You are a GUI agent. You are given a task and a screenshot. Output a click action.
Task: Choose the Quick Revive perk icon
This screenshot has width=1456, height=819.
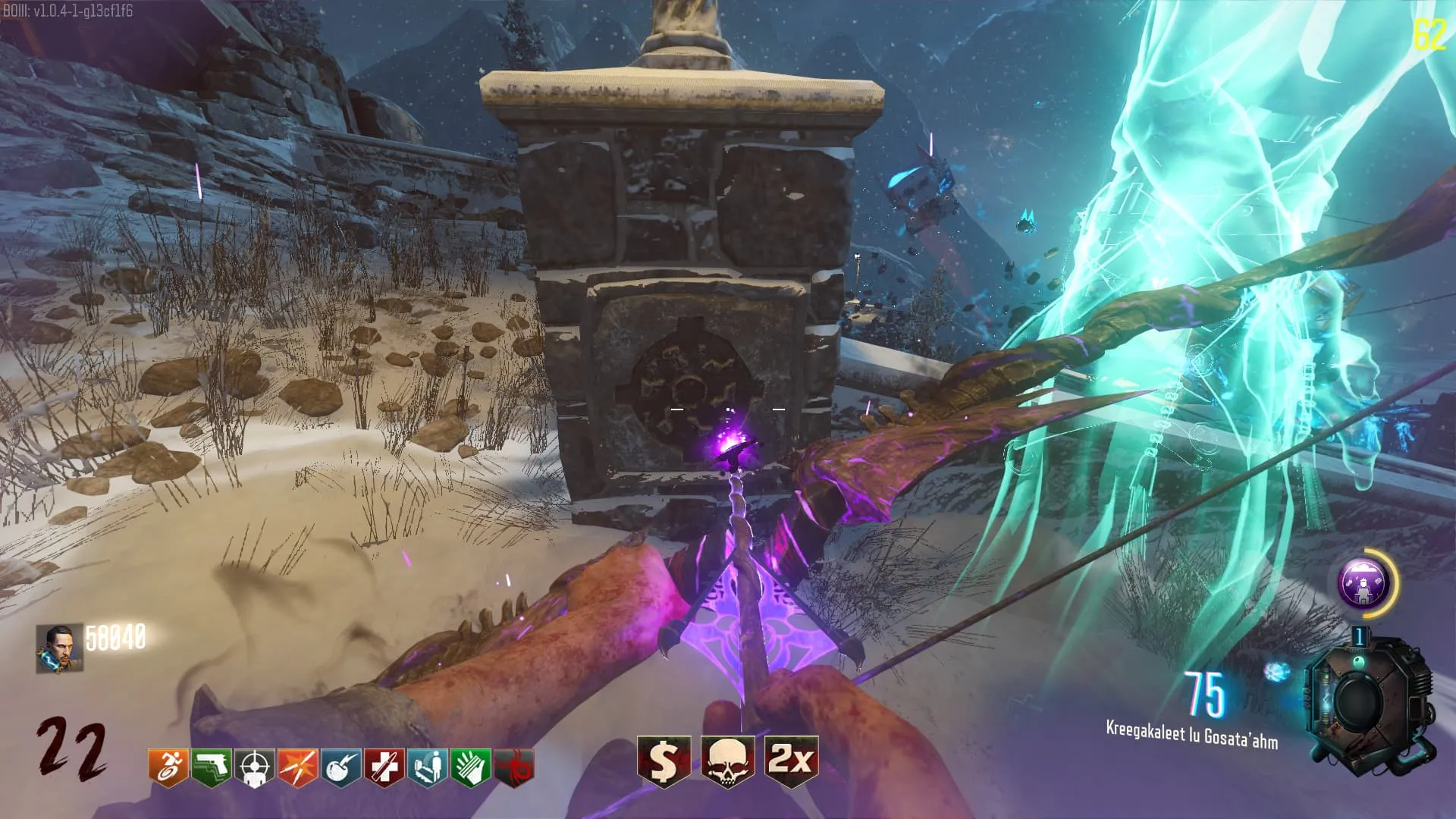coord(427,767)
